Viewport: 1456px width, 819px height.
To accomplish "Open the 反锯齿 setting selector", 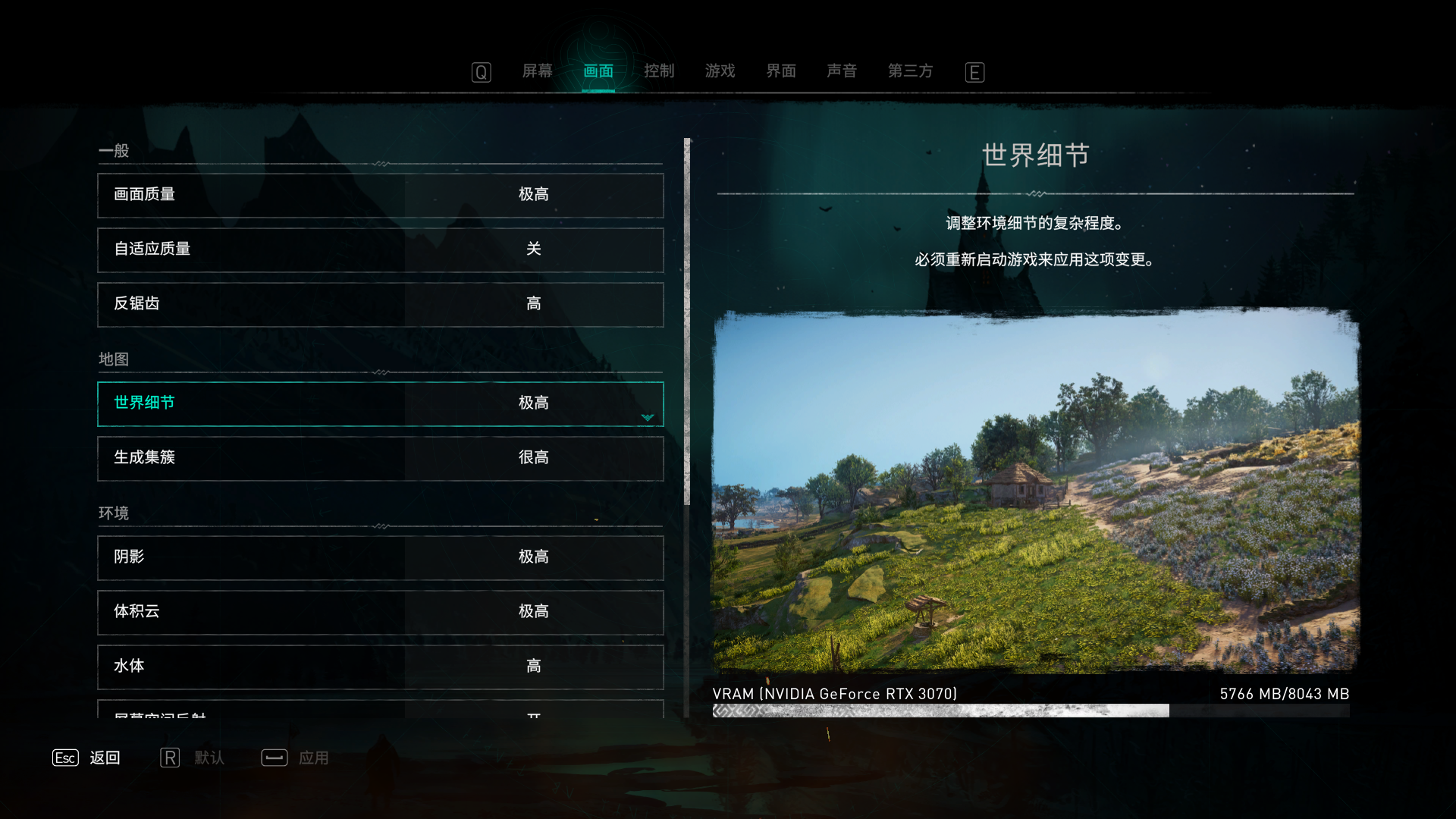I will [379, 304].
